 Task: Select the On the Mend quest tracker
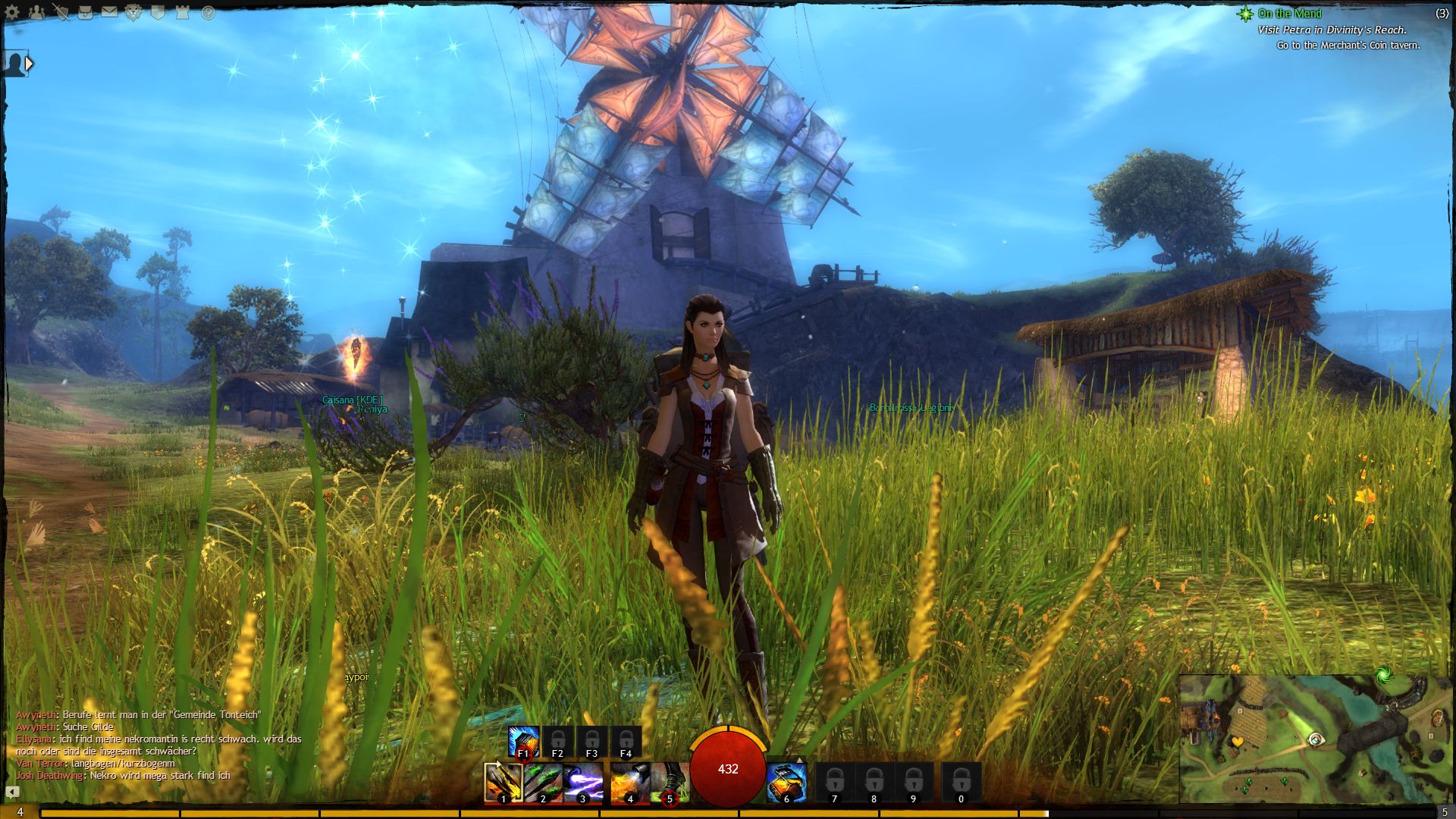point(1289,14)
